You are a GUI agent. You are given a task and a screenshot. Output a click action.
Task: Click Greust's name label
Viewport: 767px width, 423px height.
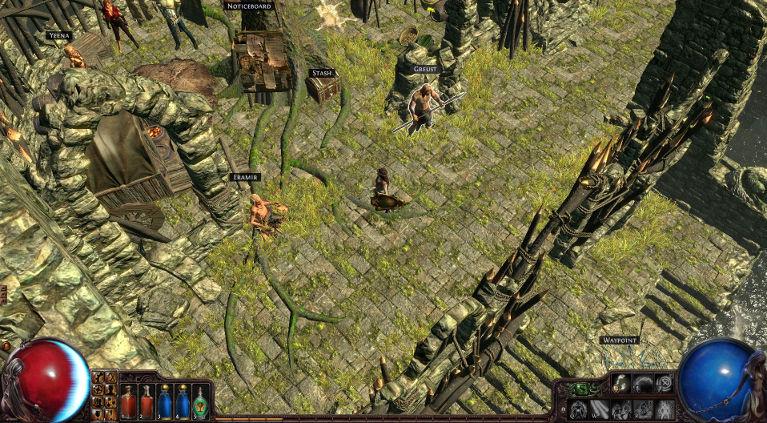(x=425, y=69)
